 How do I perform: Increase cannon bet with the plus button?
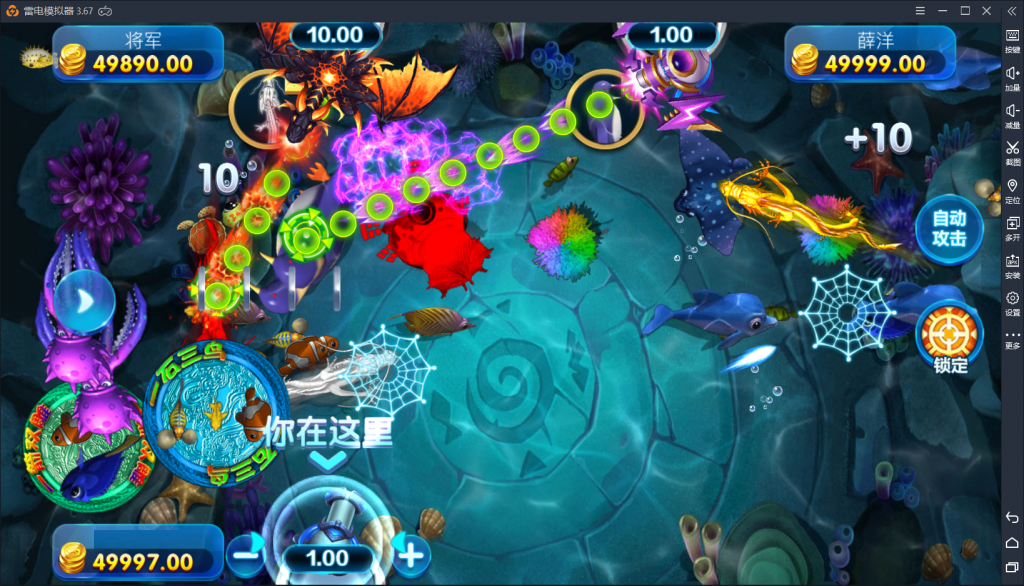click(411, 552)
